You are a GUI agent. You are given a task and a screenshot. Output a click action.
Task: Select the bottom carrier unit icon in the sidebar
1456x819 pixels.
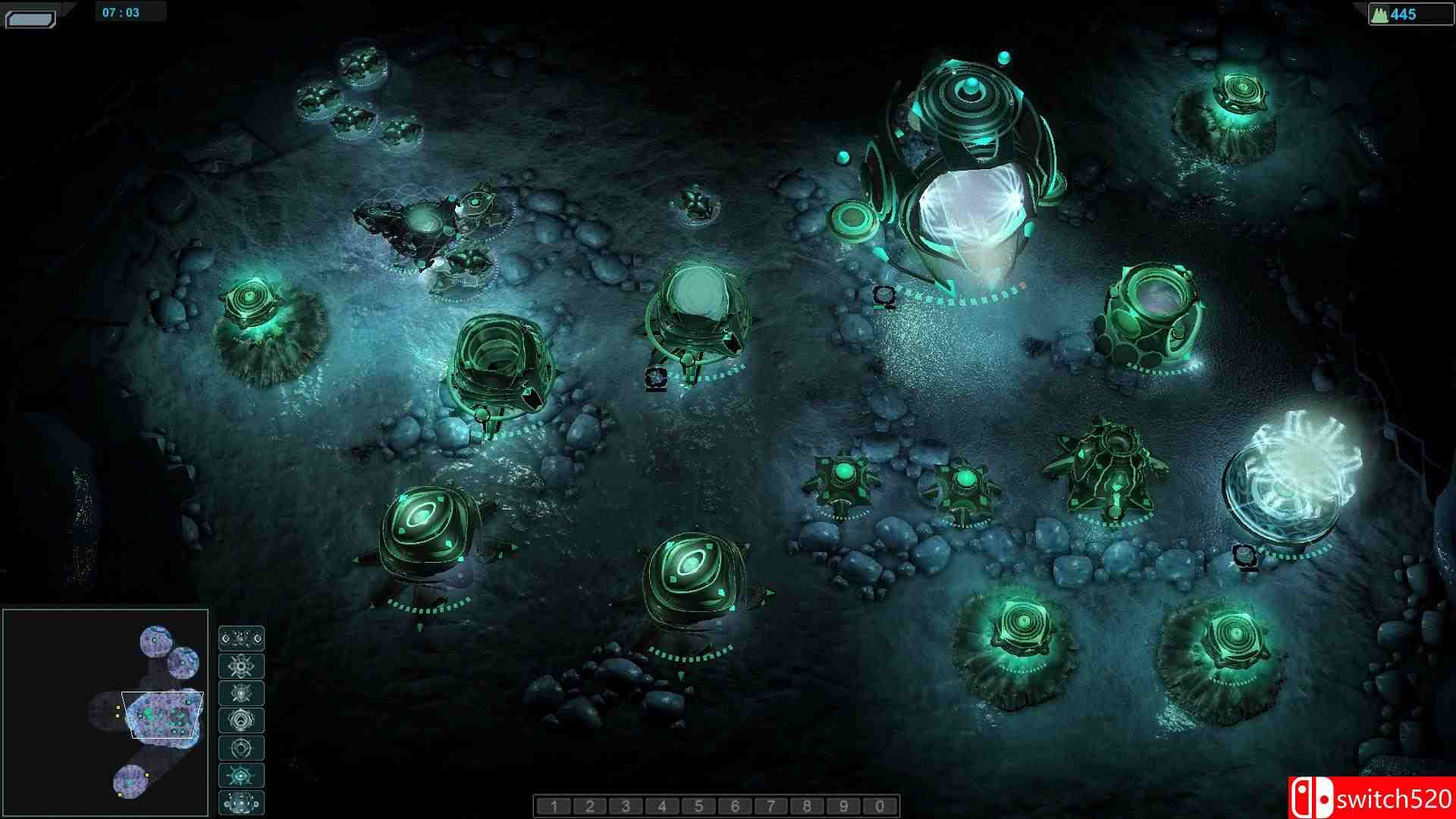pos(241,802)
